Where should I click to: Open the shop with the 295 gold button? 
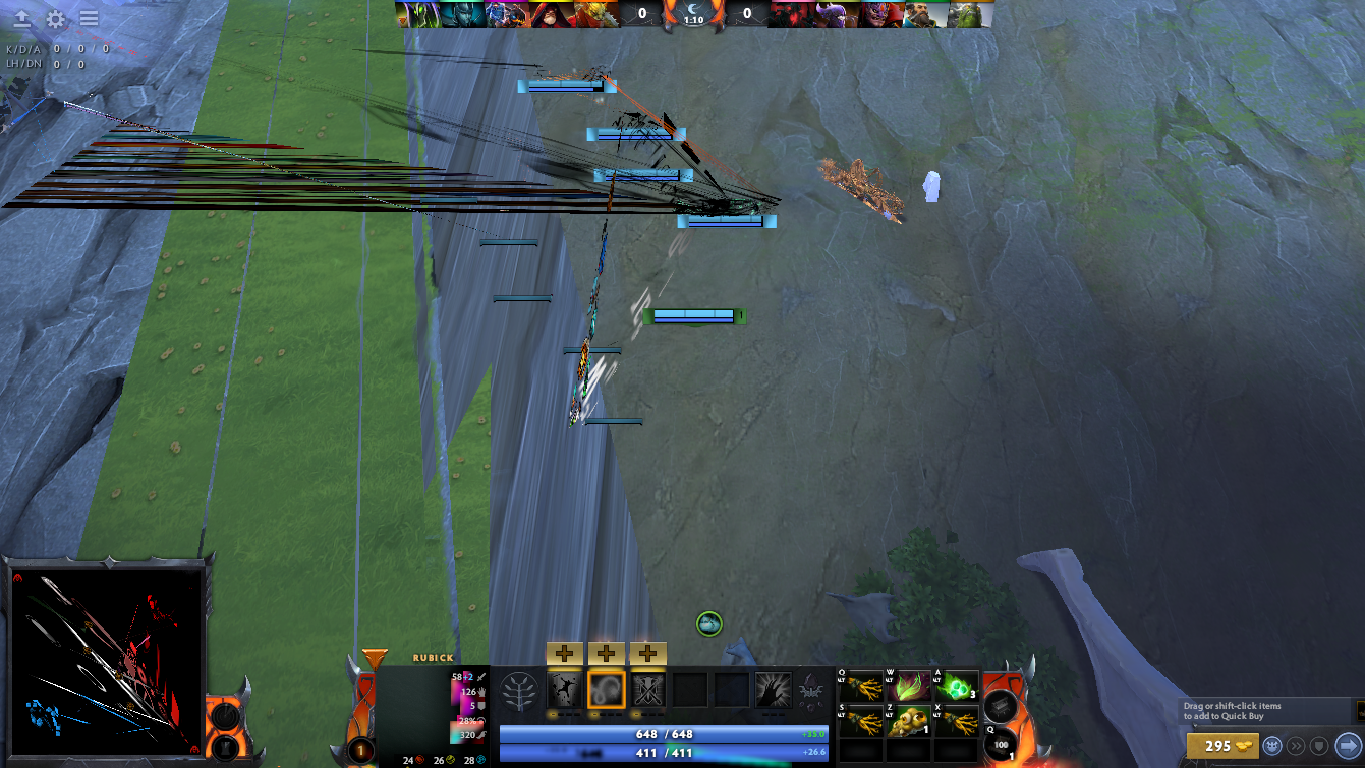coord(1222,746)
